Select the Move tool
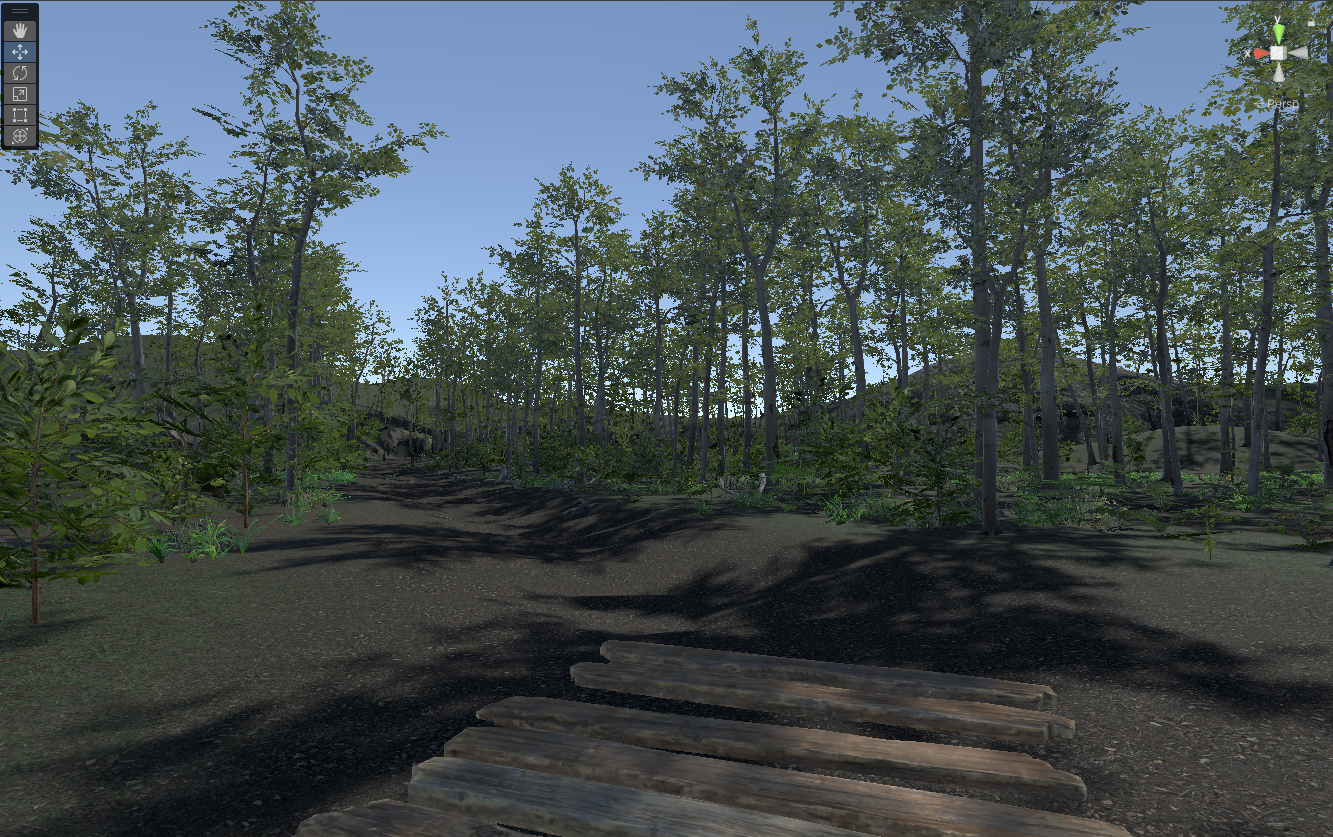 point(20,51)
